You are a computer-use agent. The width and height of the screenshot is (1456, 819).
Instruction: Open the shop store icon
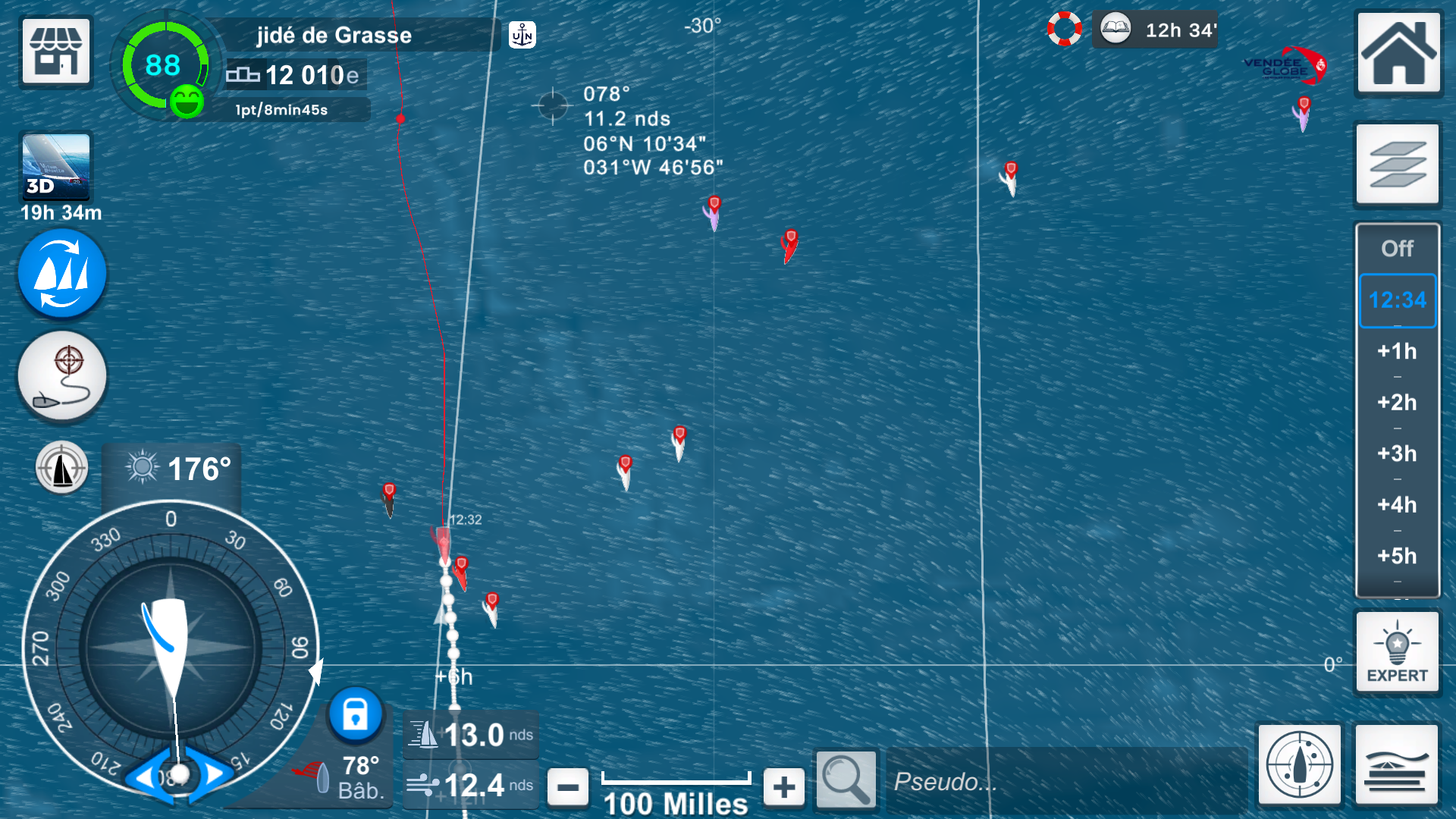tap(56, 51)
